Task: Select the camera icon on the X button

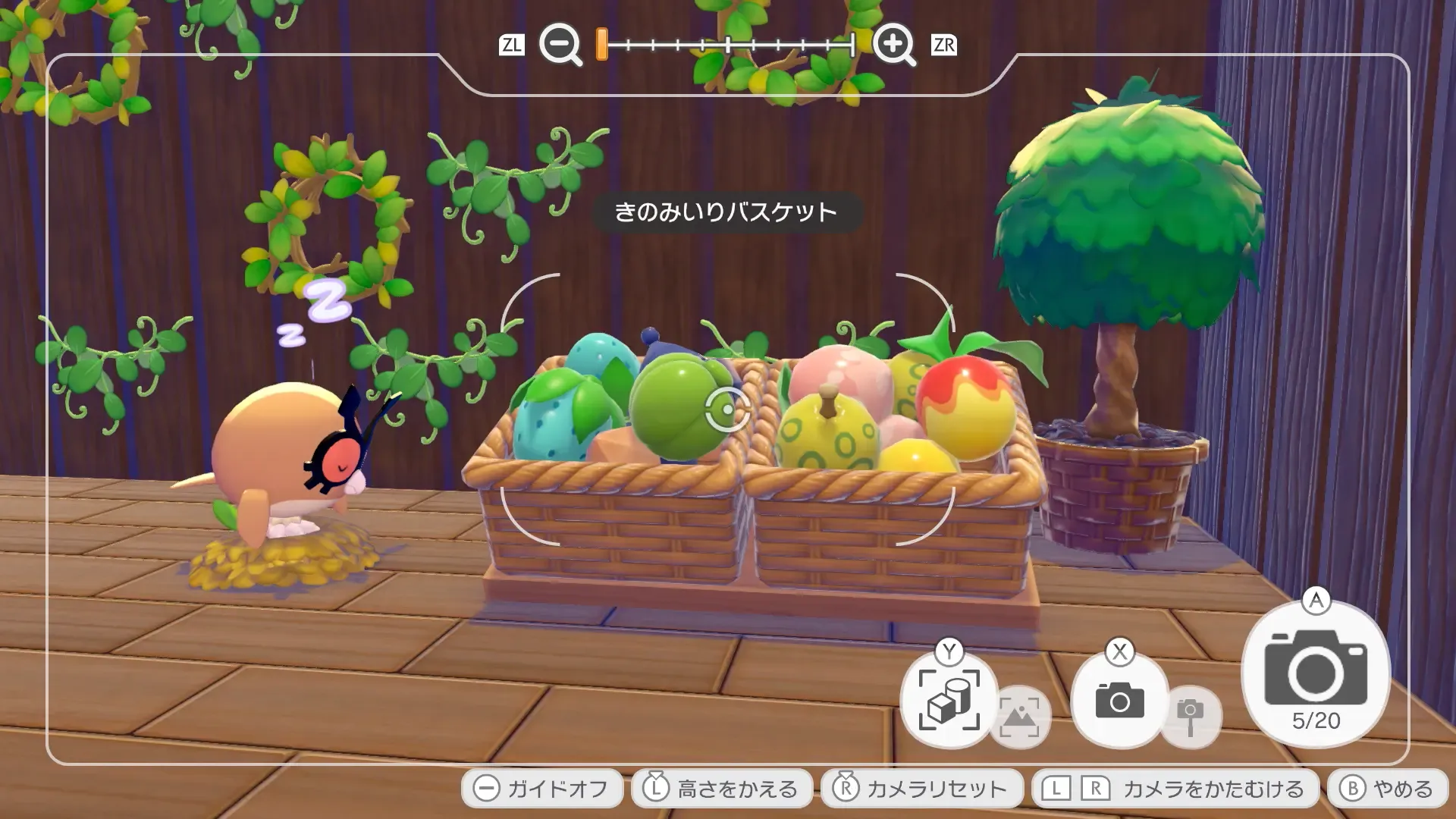Action: pos(1119,701)
